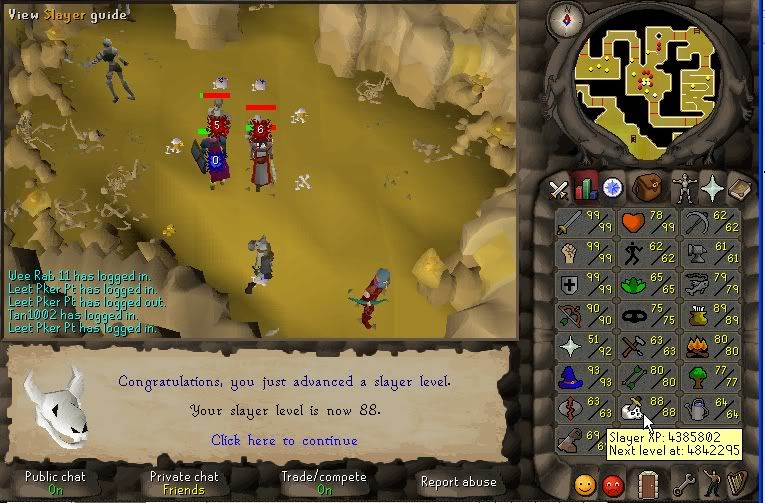Image resolution: width=765 pixels, height=503 pixels.
Task: Change the Private chat filter
Action: point(182,483)
